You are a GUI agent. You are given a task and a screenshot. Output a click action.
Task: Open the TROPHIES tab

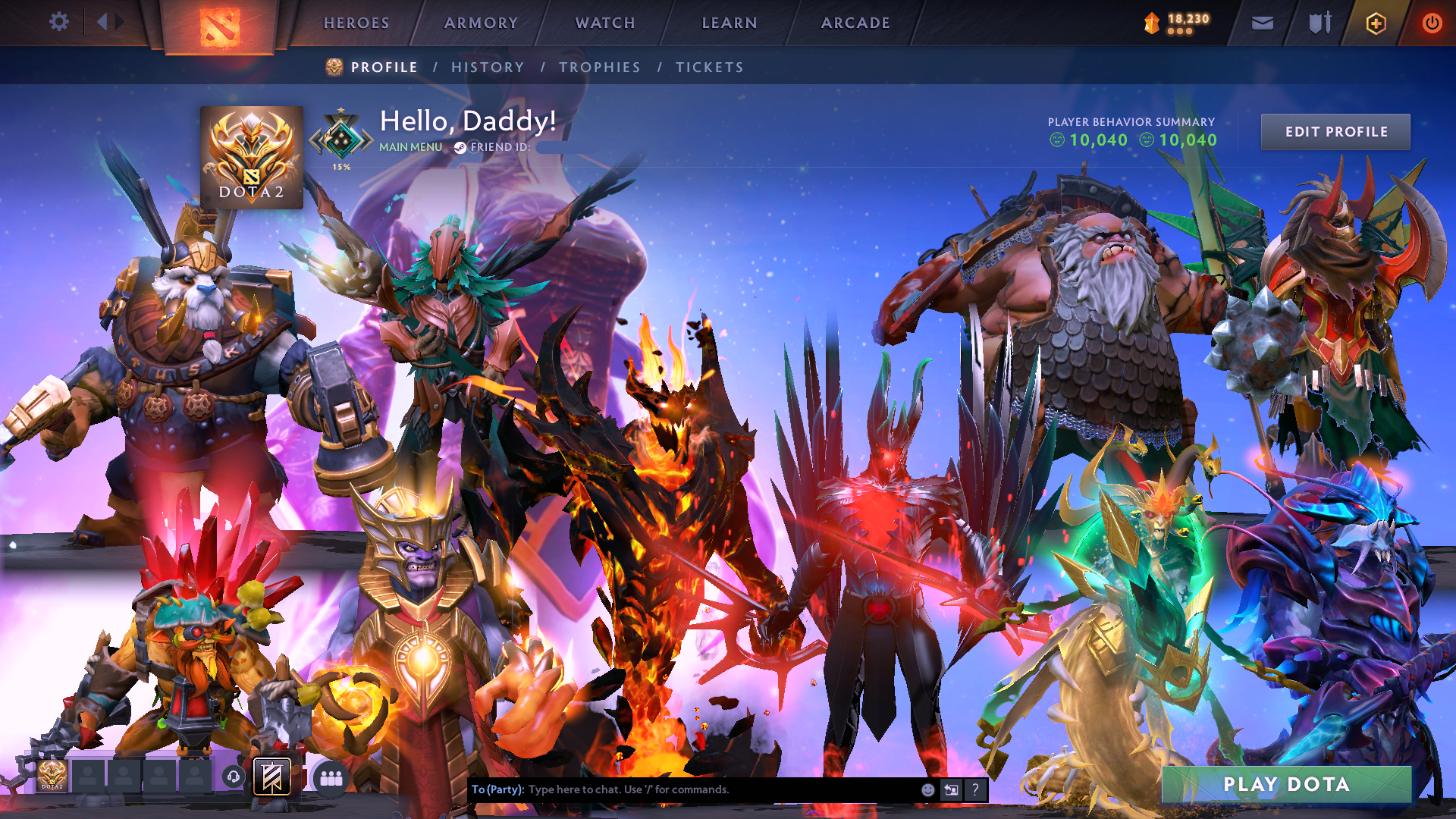599,67
